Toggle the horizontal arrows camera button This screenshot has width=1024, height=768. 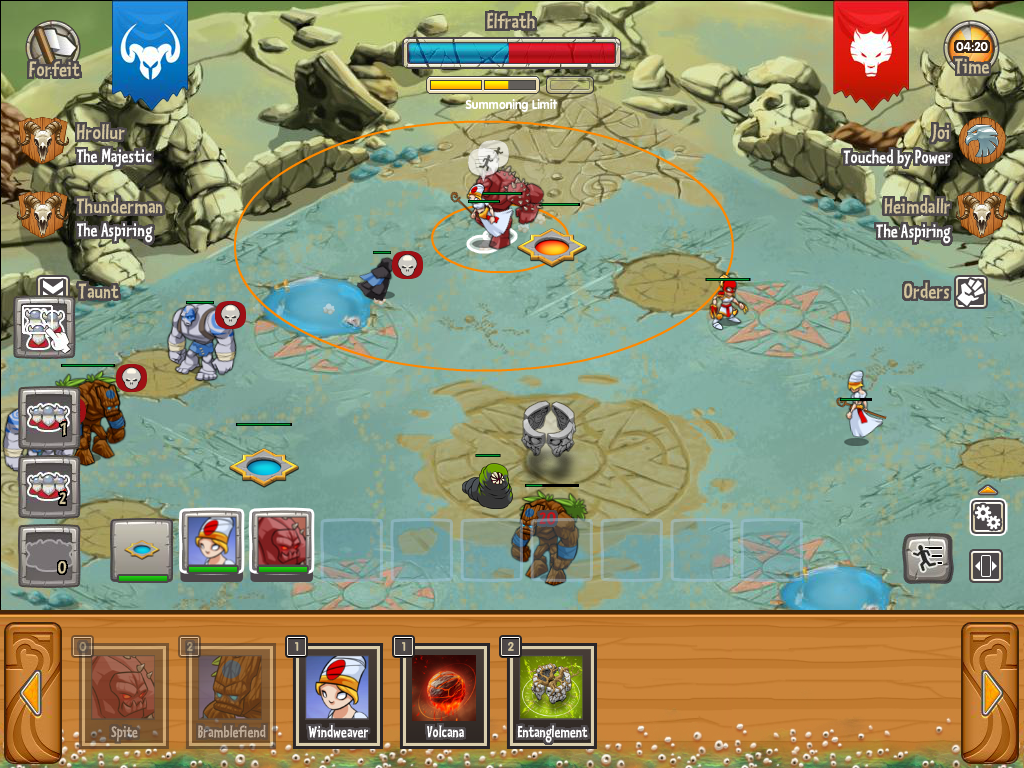pyautogui.click(x=986, y=566)
